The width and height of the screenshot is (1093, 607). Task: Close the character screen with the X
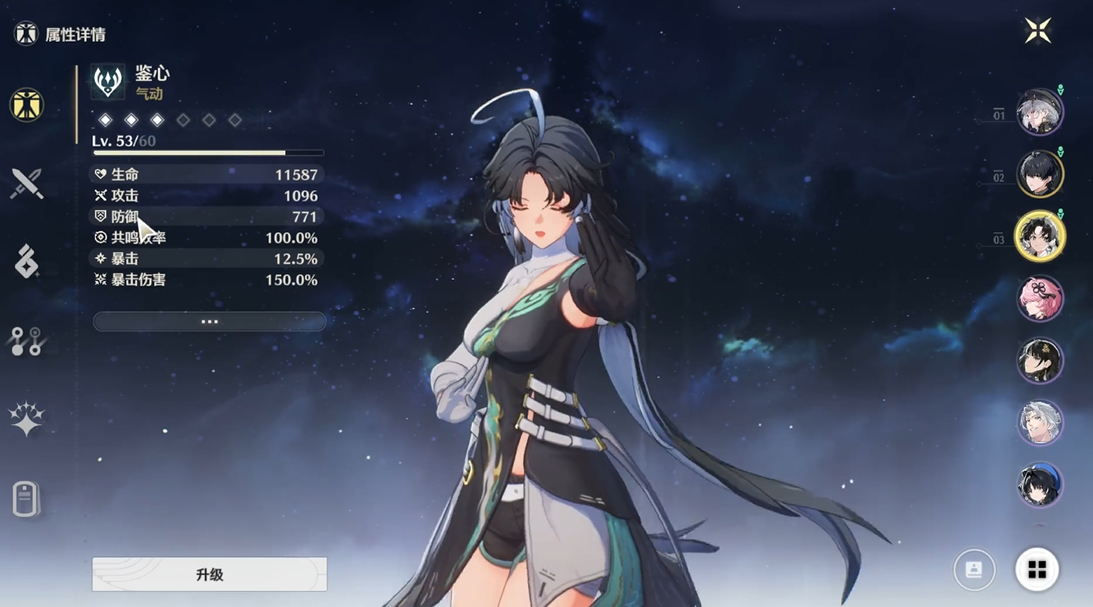coord(1037,31)
